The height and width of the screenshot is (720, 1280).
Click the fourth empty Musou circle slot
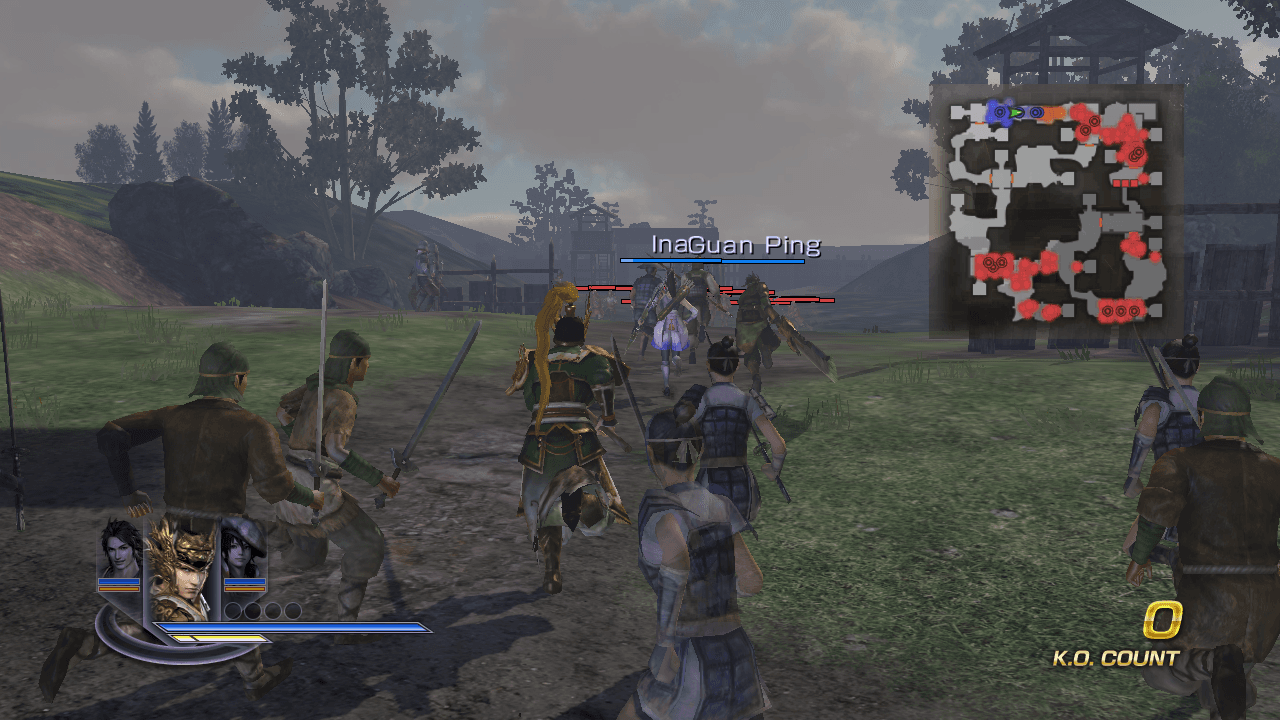(x=293, y=610)
